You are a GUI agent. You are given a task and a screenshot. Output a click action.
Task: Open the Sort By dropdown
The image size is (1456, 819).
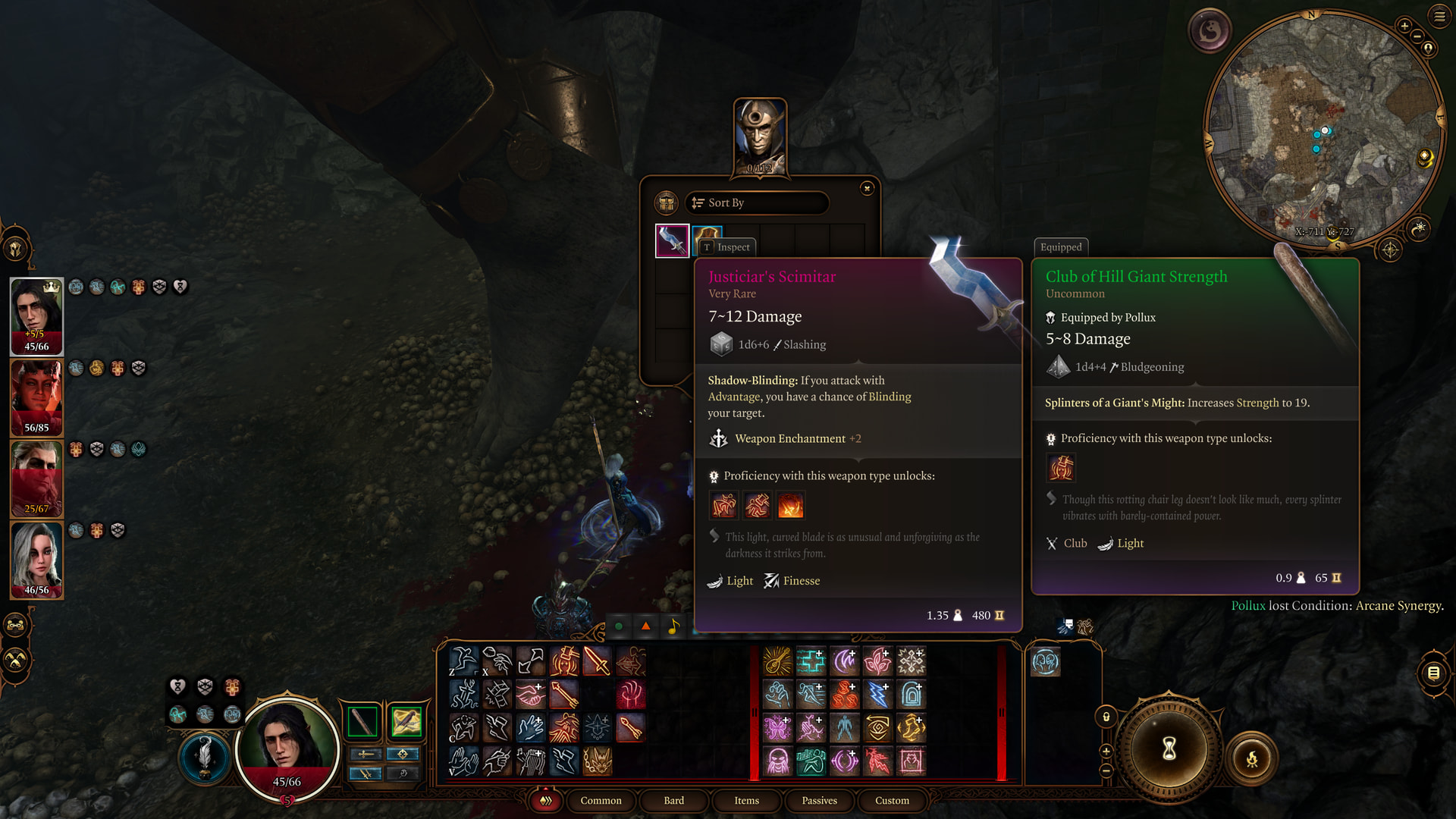coord(756,202)
